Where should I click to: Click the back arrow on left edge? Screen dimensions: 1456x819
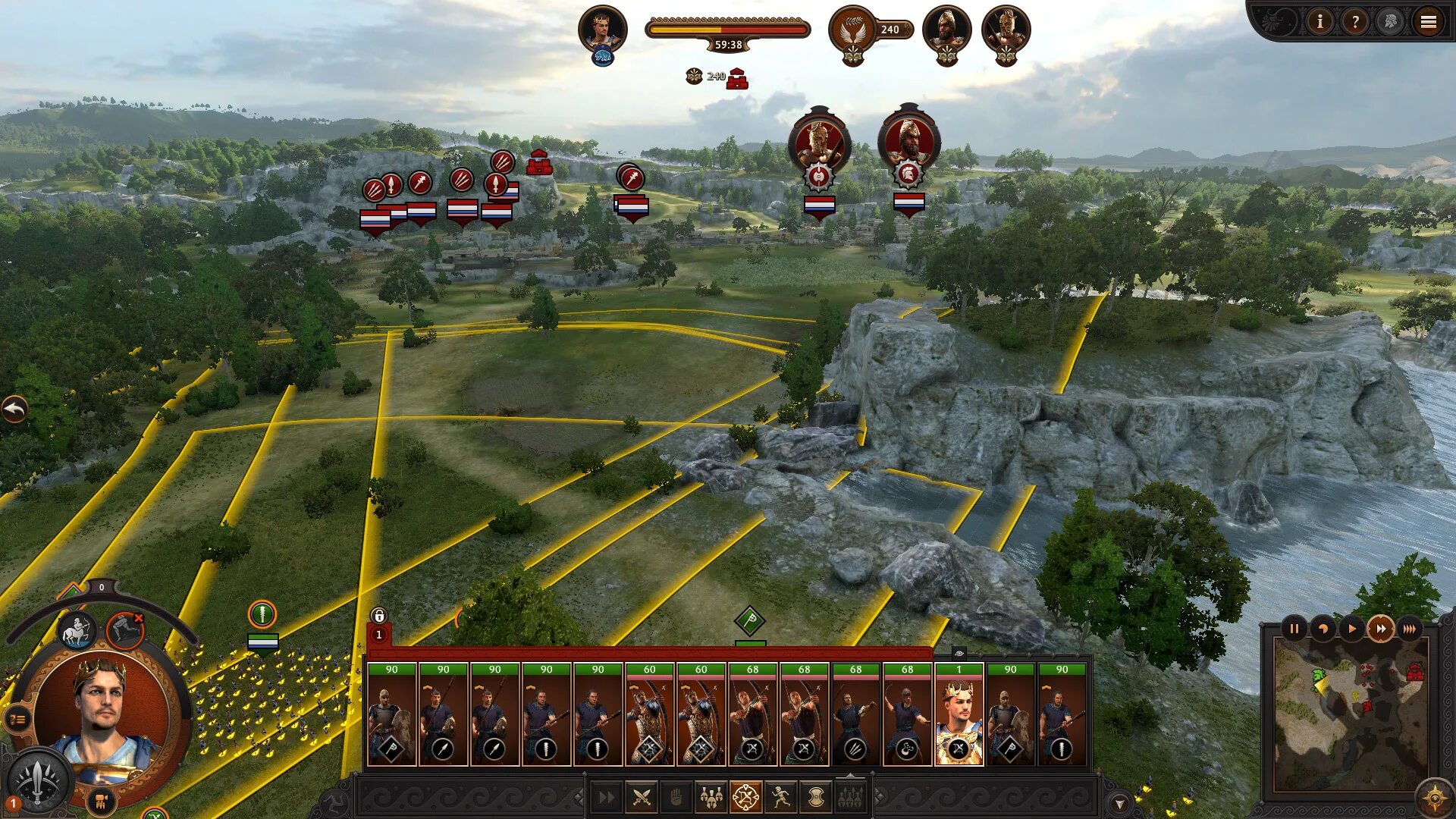(14, 409)
